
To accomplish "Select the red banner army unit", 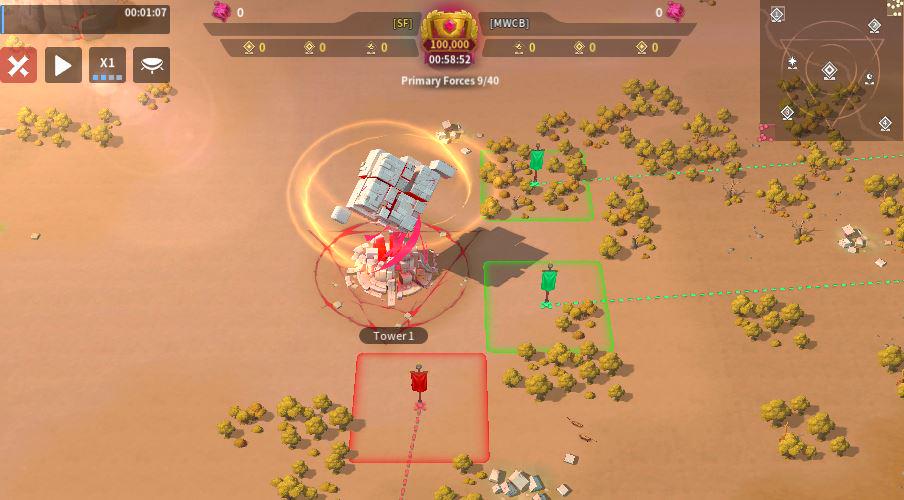I will (420, 383).
